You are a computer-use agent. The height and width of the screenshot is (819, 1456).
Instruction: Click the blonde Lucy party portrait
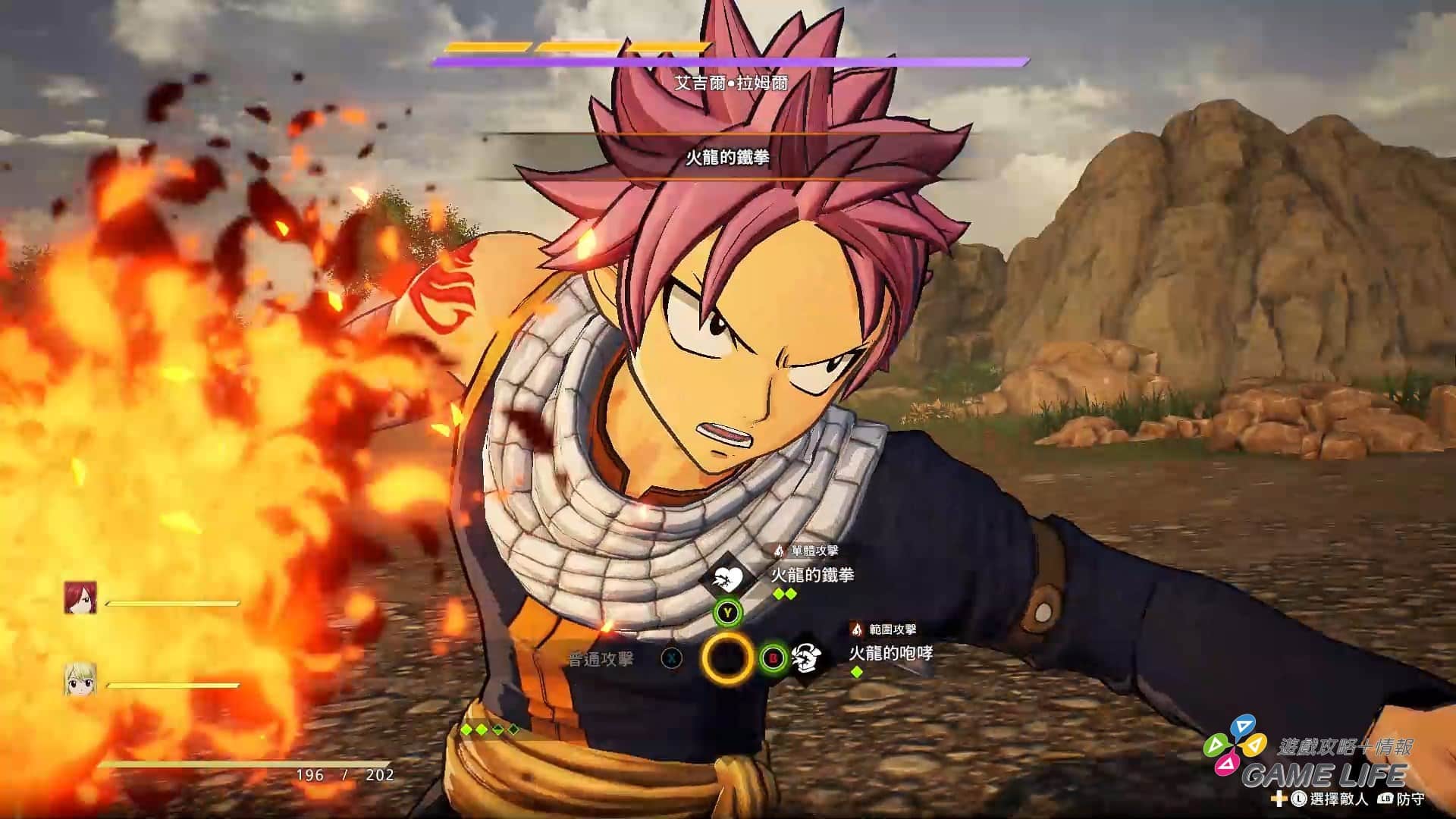[x=80, y=679]
